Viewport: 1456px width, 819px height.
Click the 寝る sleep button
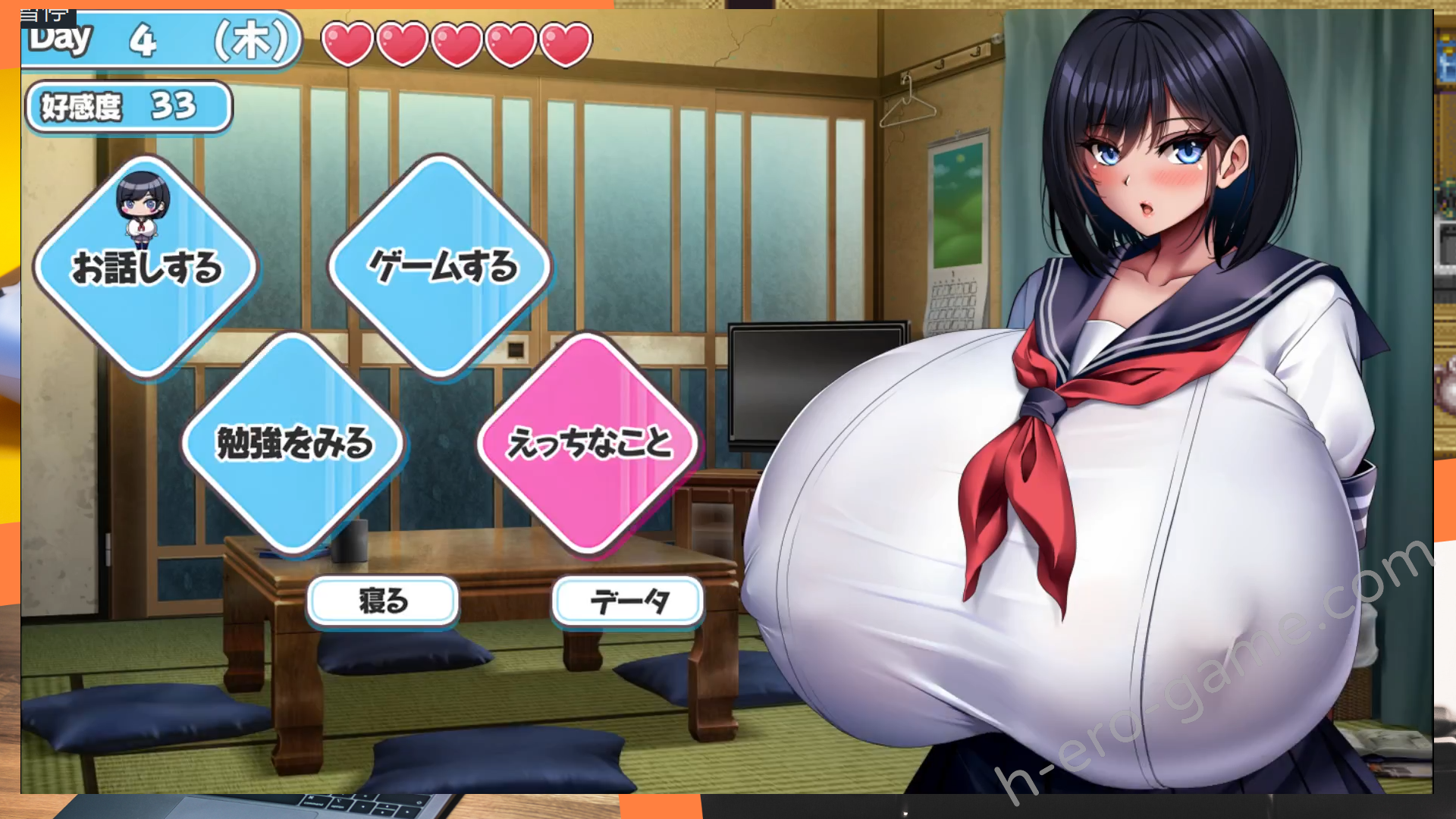click(383, 601)
